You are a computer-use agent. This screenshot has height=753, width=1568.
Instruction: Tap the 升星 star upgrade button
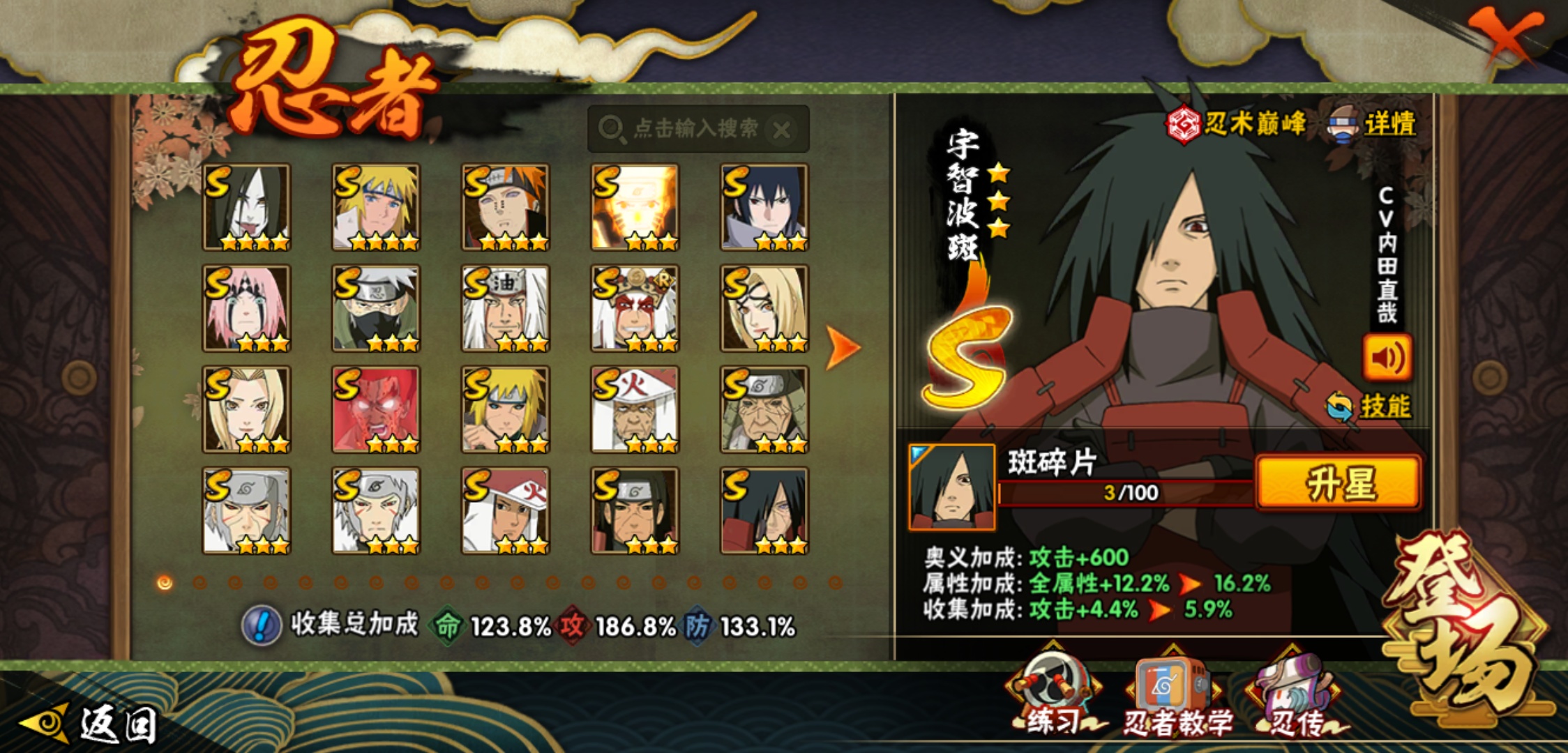[x=1338, y=482]
